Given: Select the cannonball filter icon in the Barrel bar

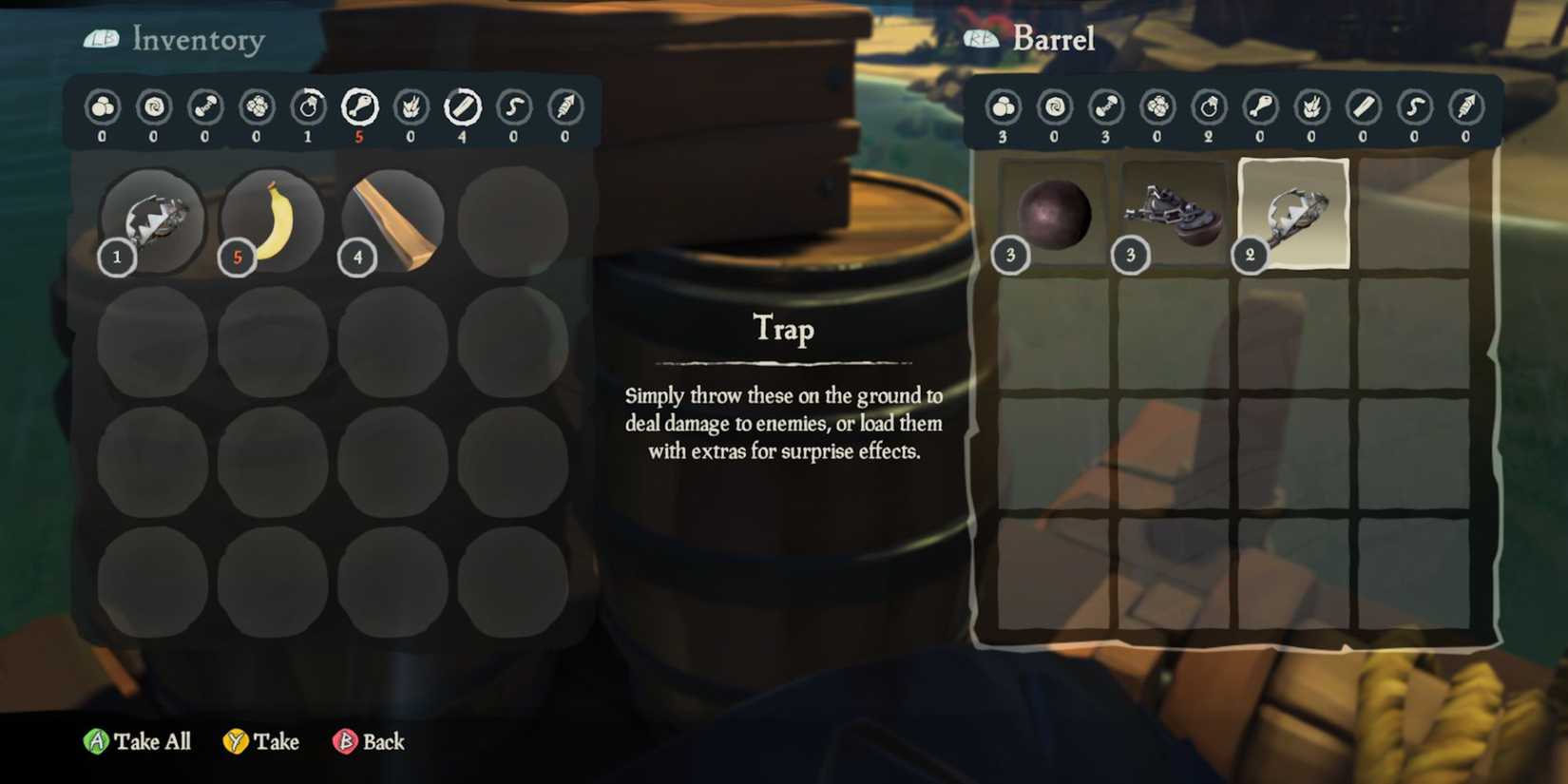Looking at the screenshot, I should pyautogui.click(x=1001, y=109).
